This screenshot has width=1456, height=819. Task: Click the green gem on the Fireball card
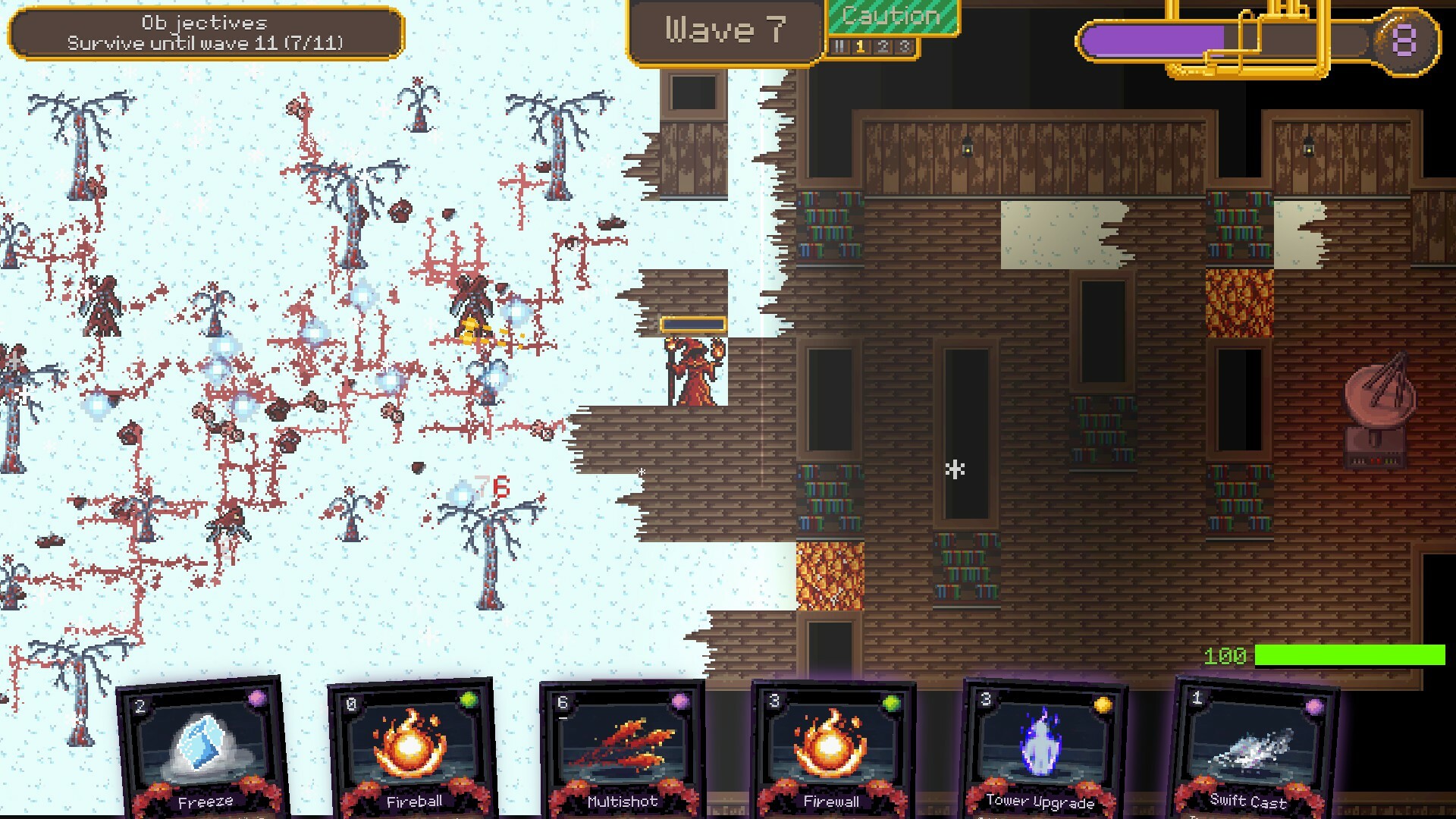click(x=469, y=698)
